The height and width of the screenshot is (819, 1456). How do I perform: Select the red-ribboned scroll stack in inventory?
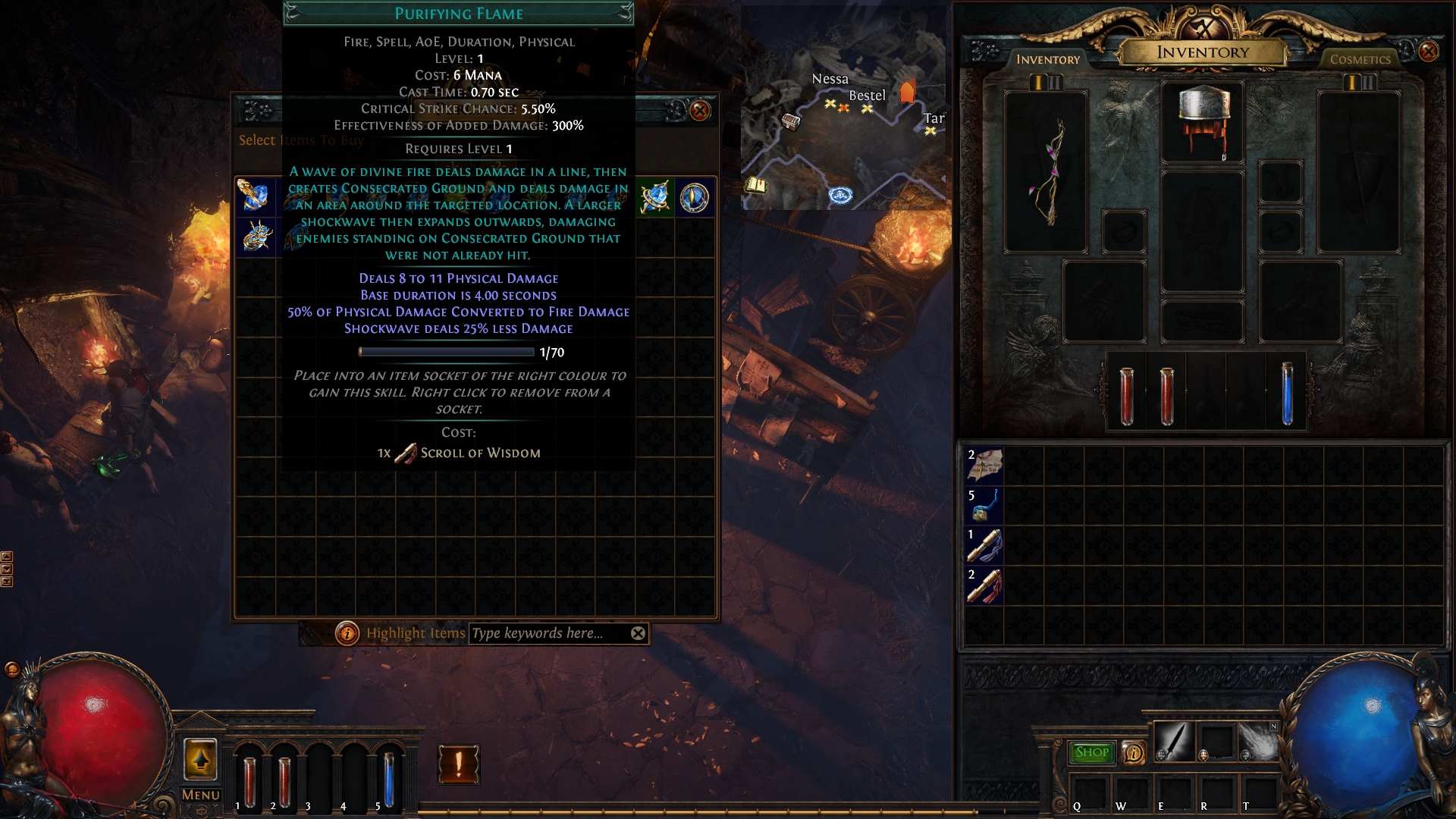[x=984, y=585]
